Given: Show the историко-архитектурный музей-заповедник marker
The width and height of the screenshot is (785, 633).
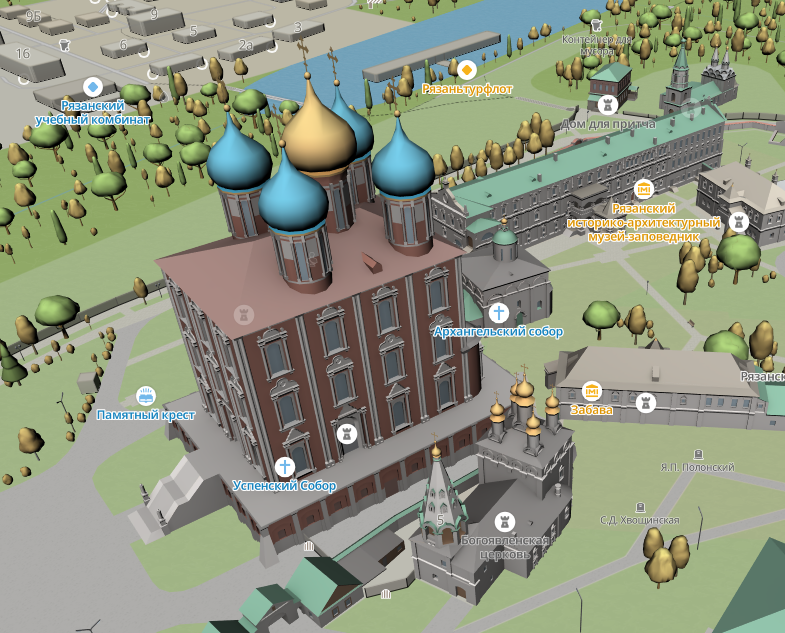Looking at the screenshot, I should (x=644, y=188).
